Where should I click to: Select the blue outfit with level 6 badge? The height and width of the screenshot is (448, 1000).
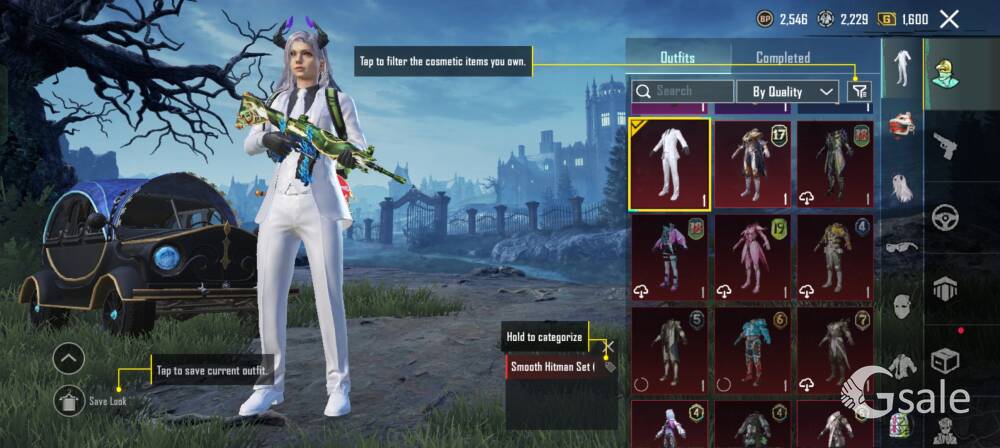752,348
